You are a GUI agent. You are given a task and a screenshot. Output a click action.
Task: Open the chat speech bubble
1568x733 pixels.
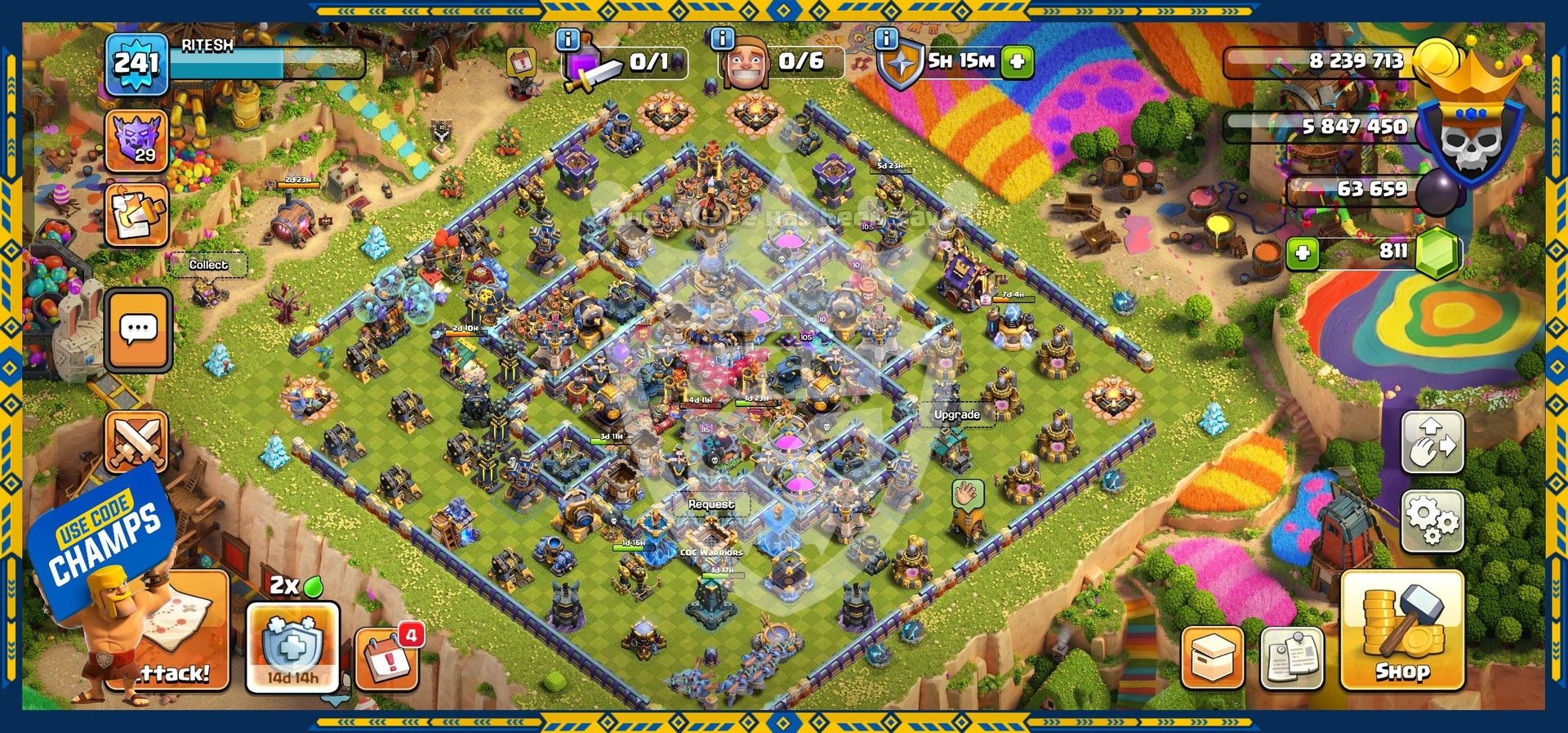coord(138,329)
